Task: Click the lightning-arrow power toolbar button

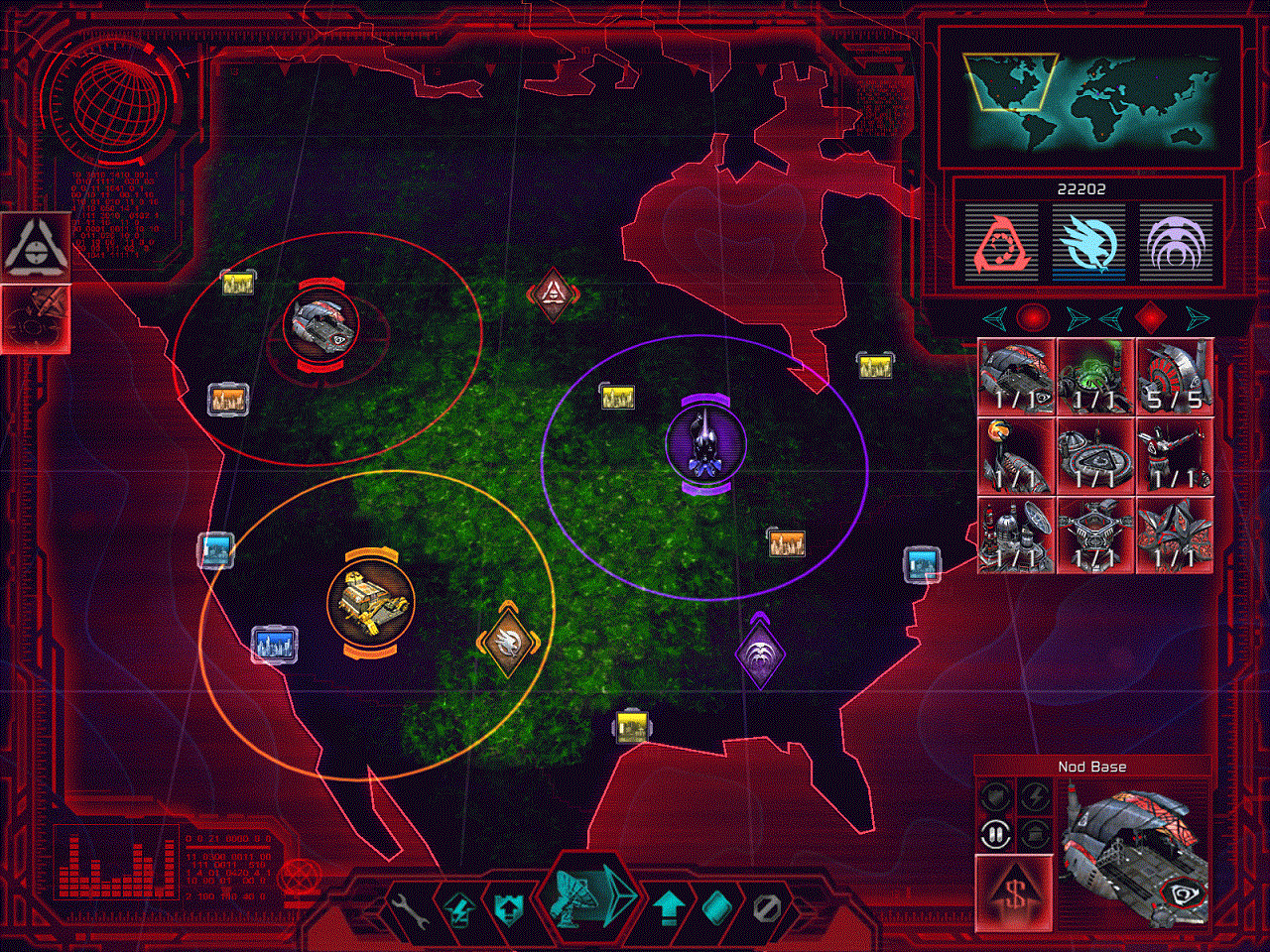Action: pos(458,908)
